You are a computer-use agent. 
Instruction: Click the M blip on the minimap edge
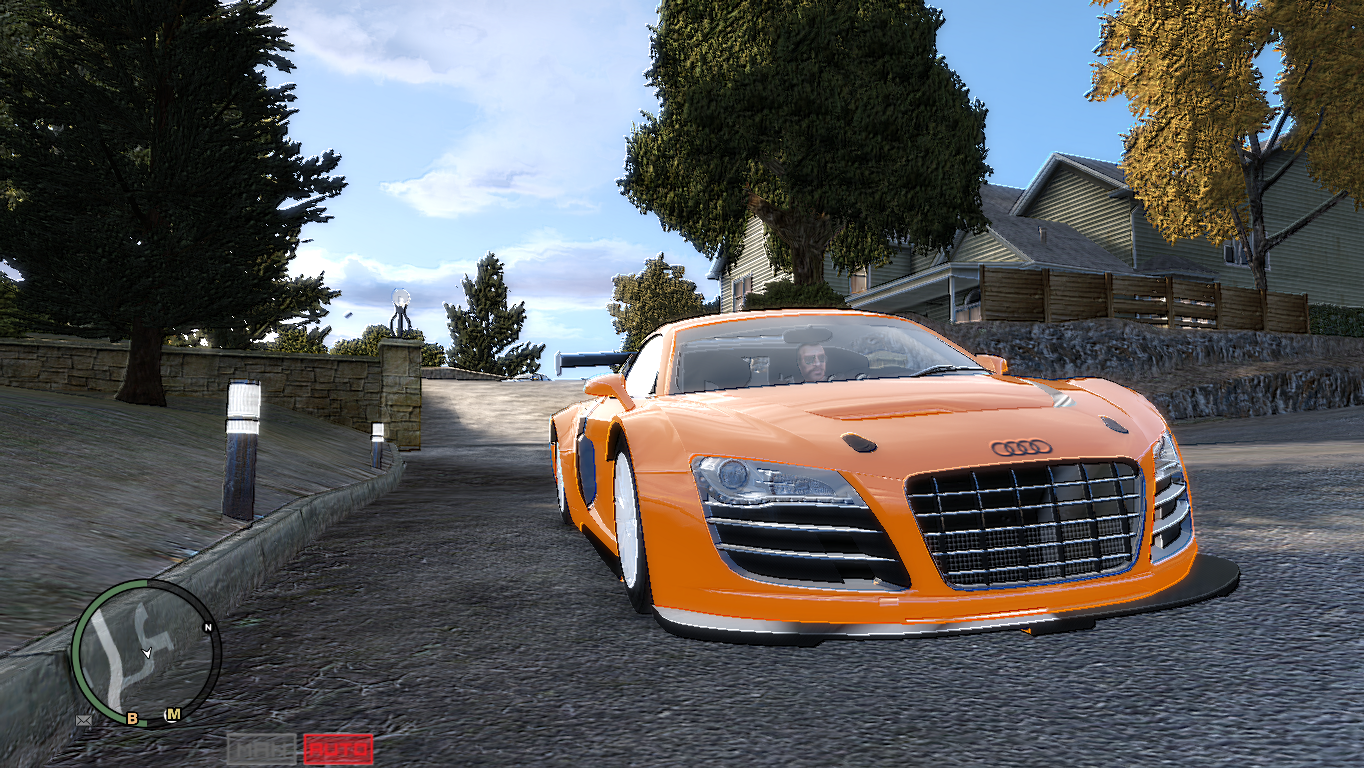[174, 714]
